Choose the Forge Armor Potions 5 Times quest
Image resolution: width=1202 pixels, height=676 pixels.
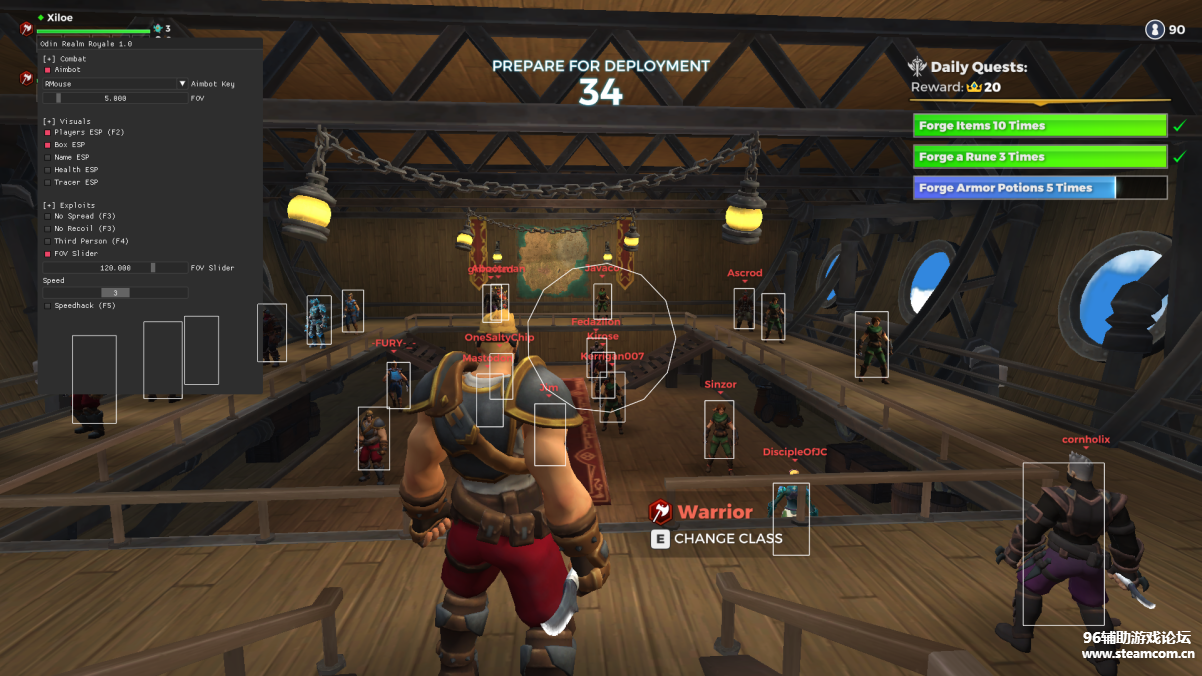coord(1039,188)
